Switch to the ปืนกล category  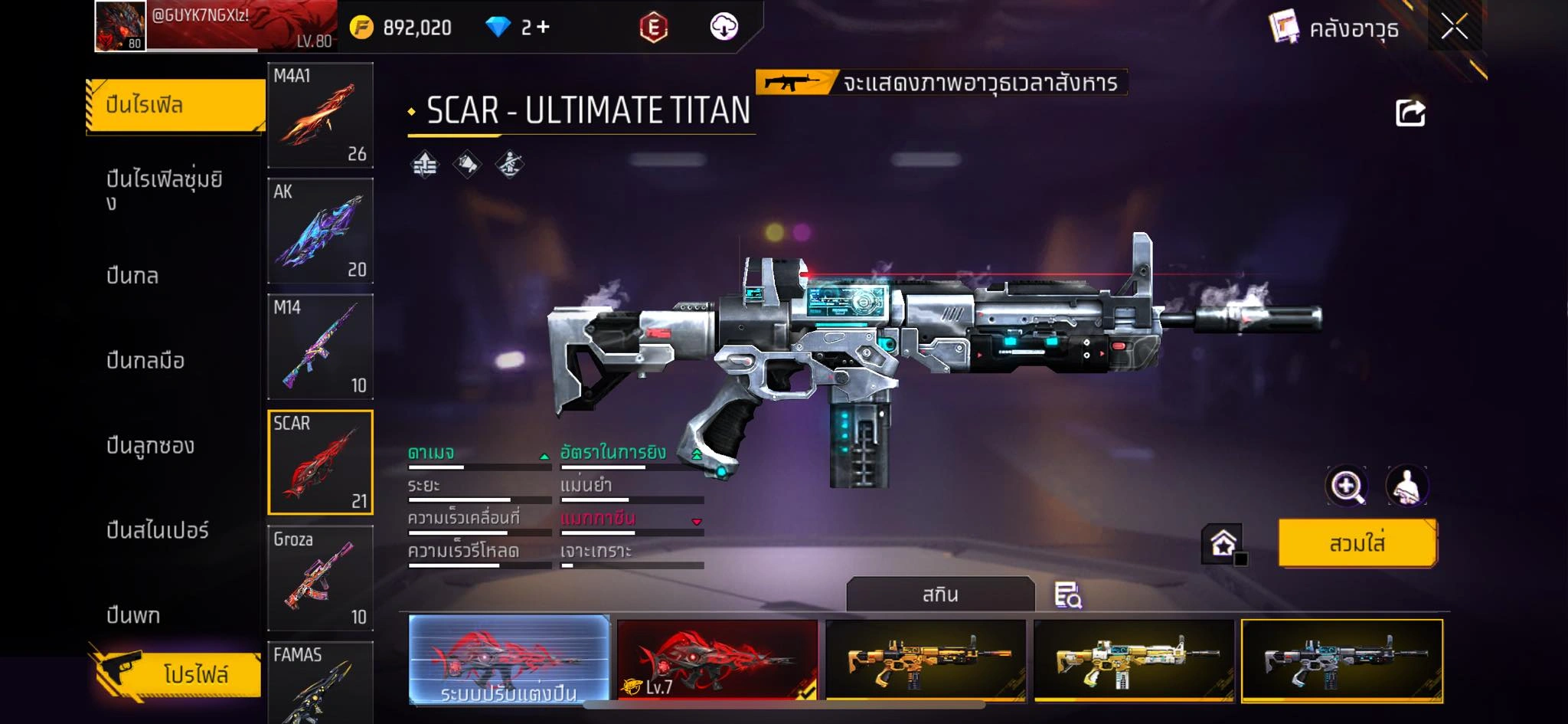point(132,276)
